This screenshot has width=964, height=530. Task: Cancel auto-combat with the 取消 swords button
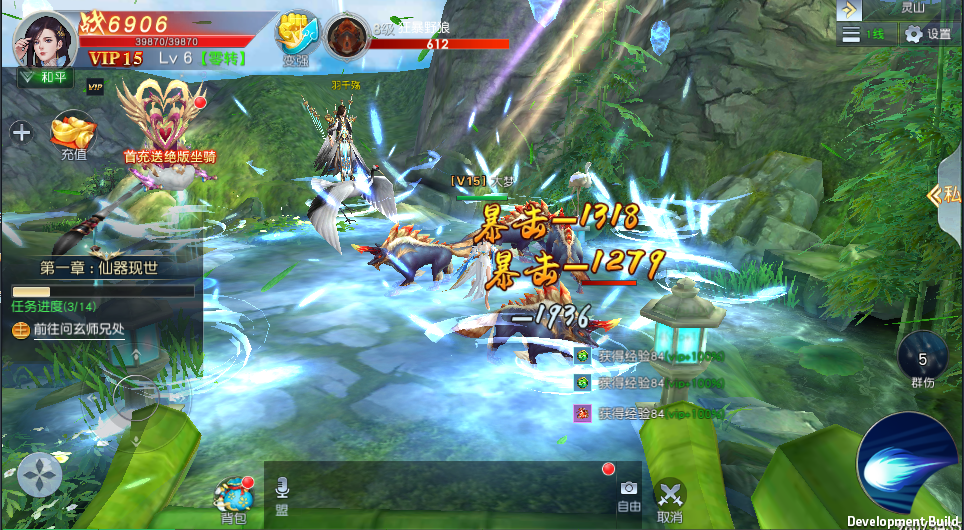[670, 498]
